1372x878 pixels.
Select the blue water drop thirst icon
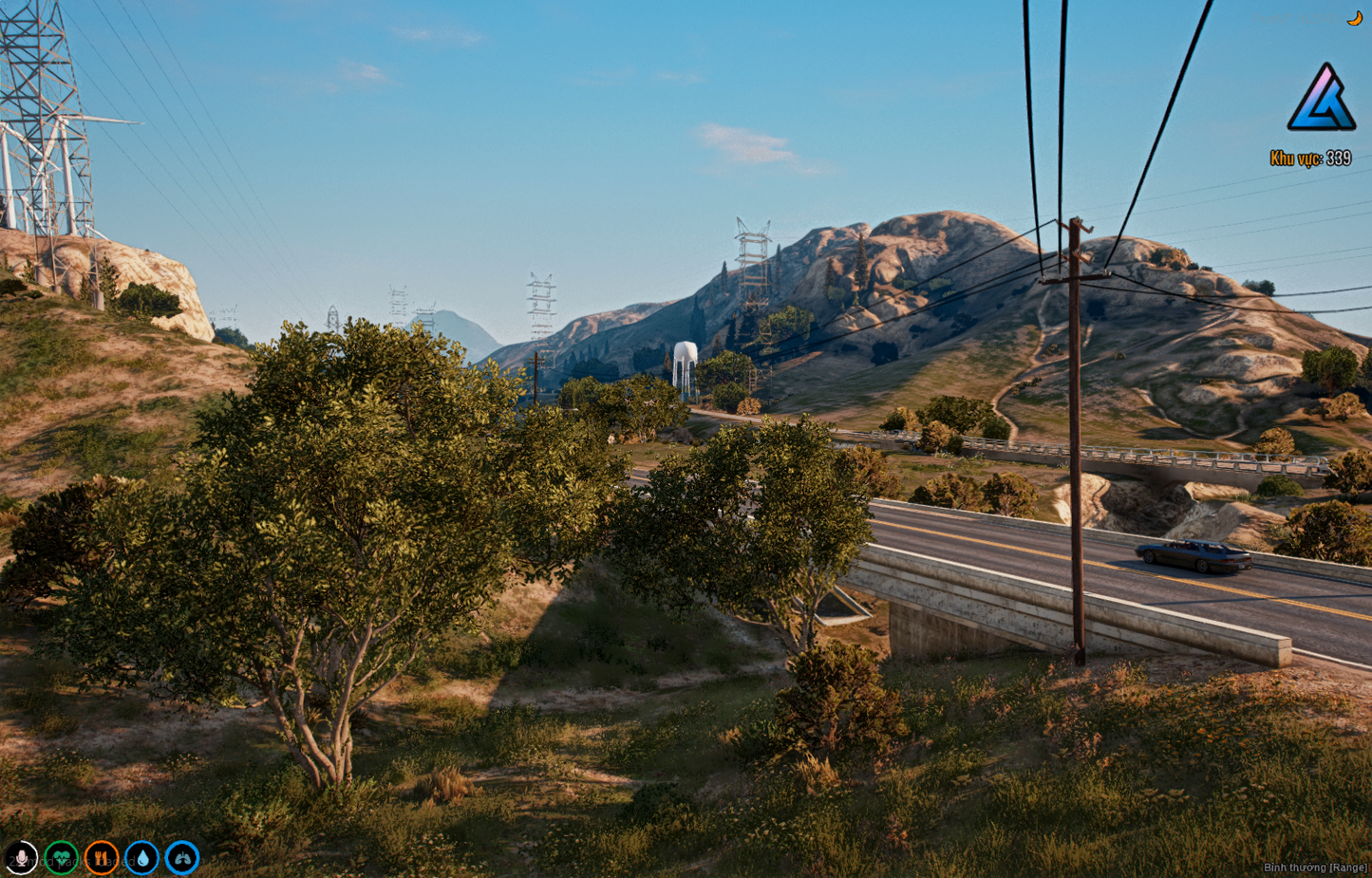(142, 858)
